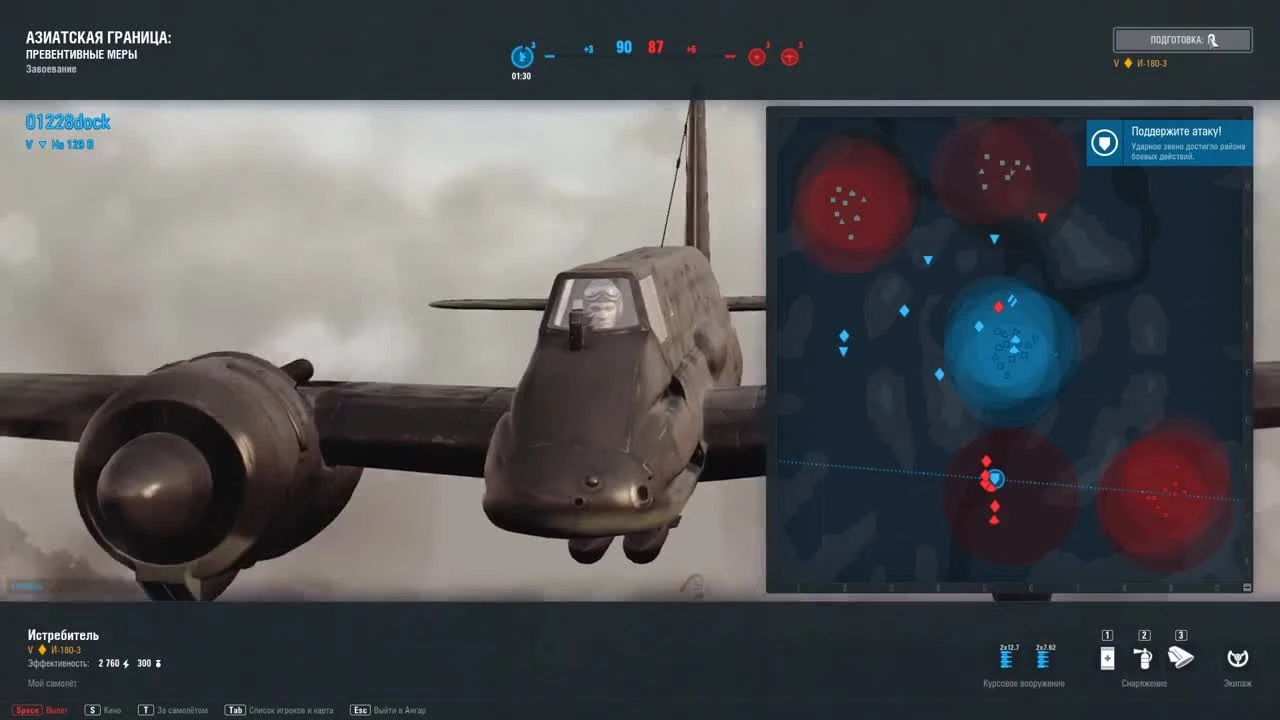Open the third consumable slot item

1181,658
